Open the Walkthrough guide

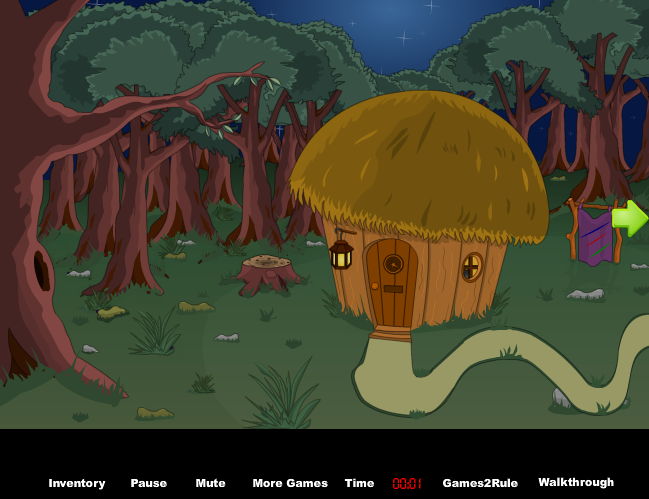point(576,482)
